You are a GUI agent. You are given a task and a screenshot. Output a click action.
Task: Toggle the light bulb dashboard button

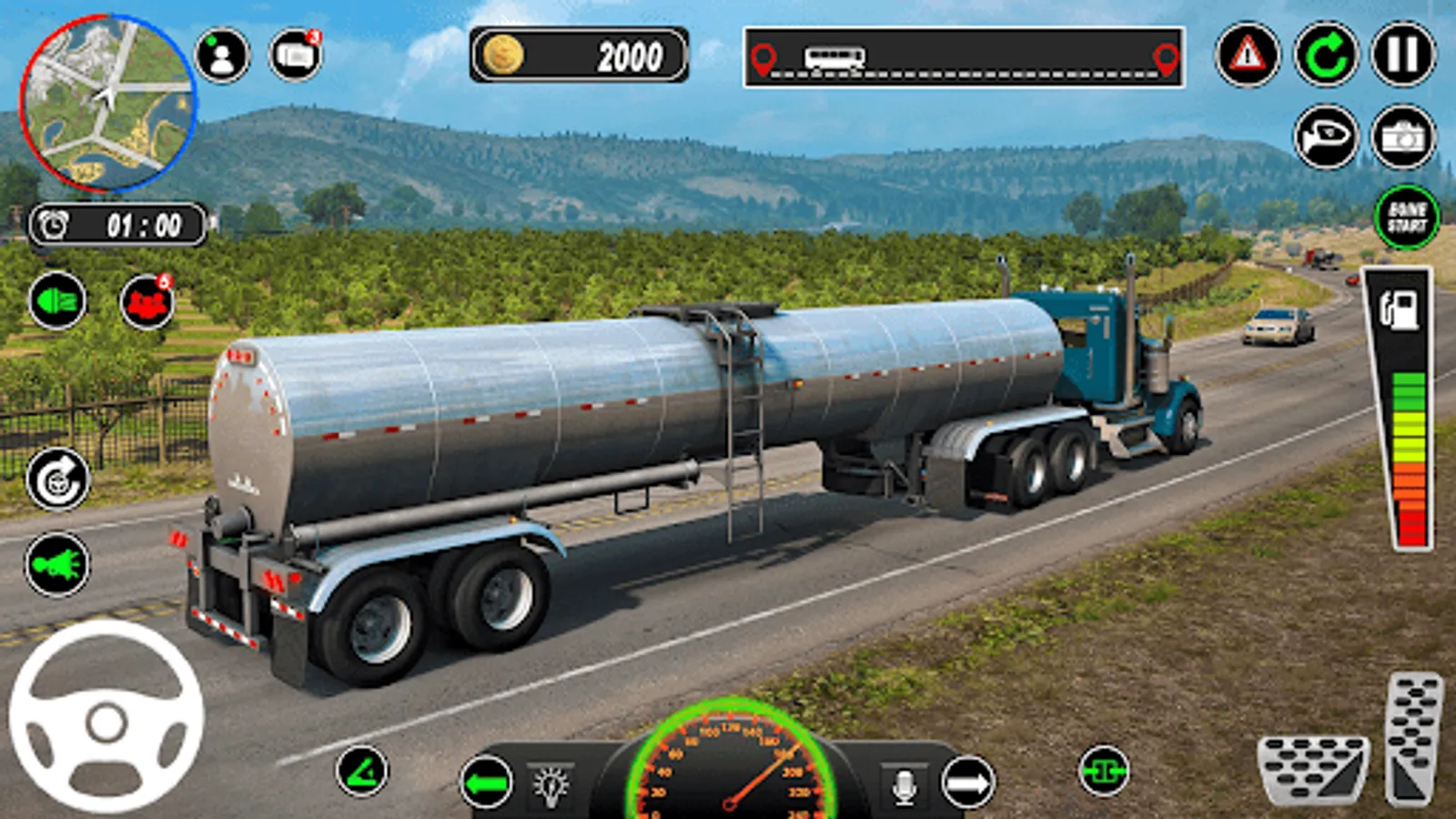(x=551, y=784)
